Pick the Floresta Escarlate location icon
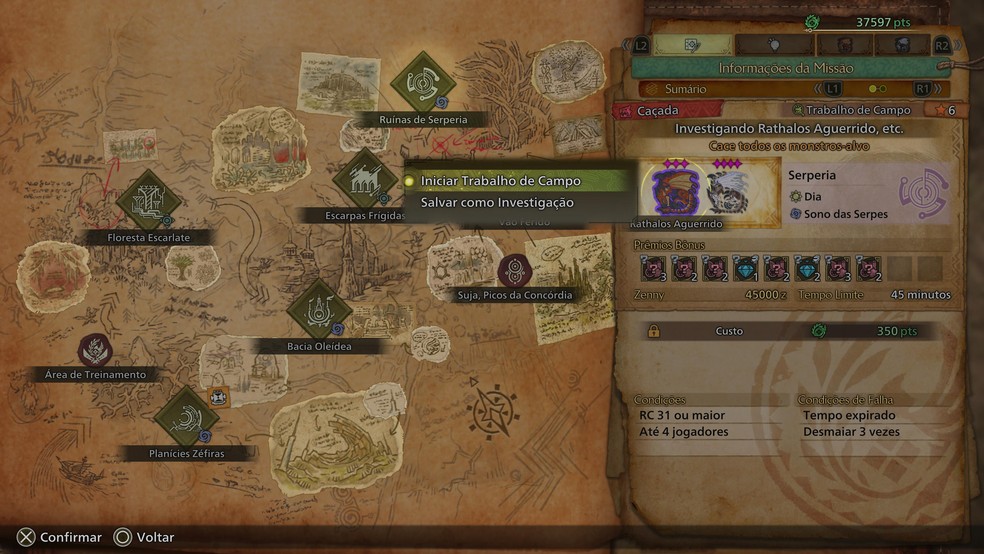The image size is (984, 554). (148, 199)
